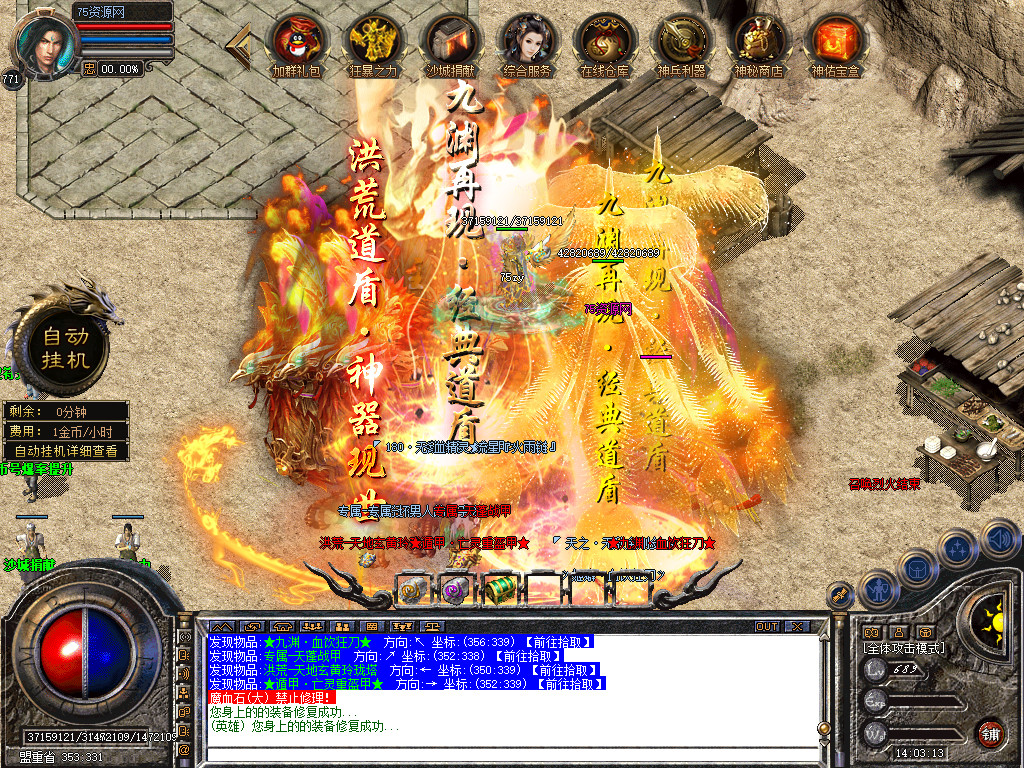1024x768 pixels.
Task: Open the 综合服务 services menu
Action: (529, 41)
